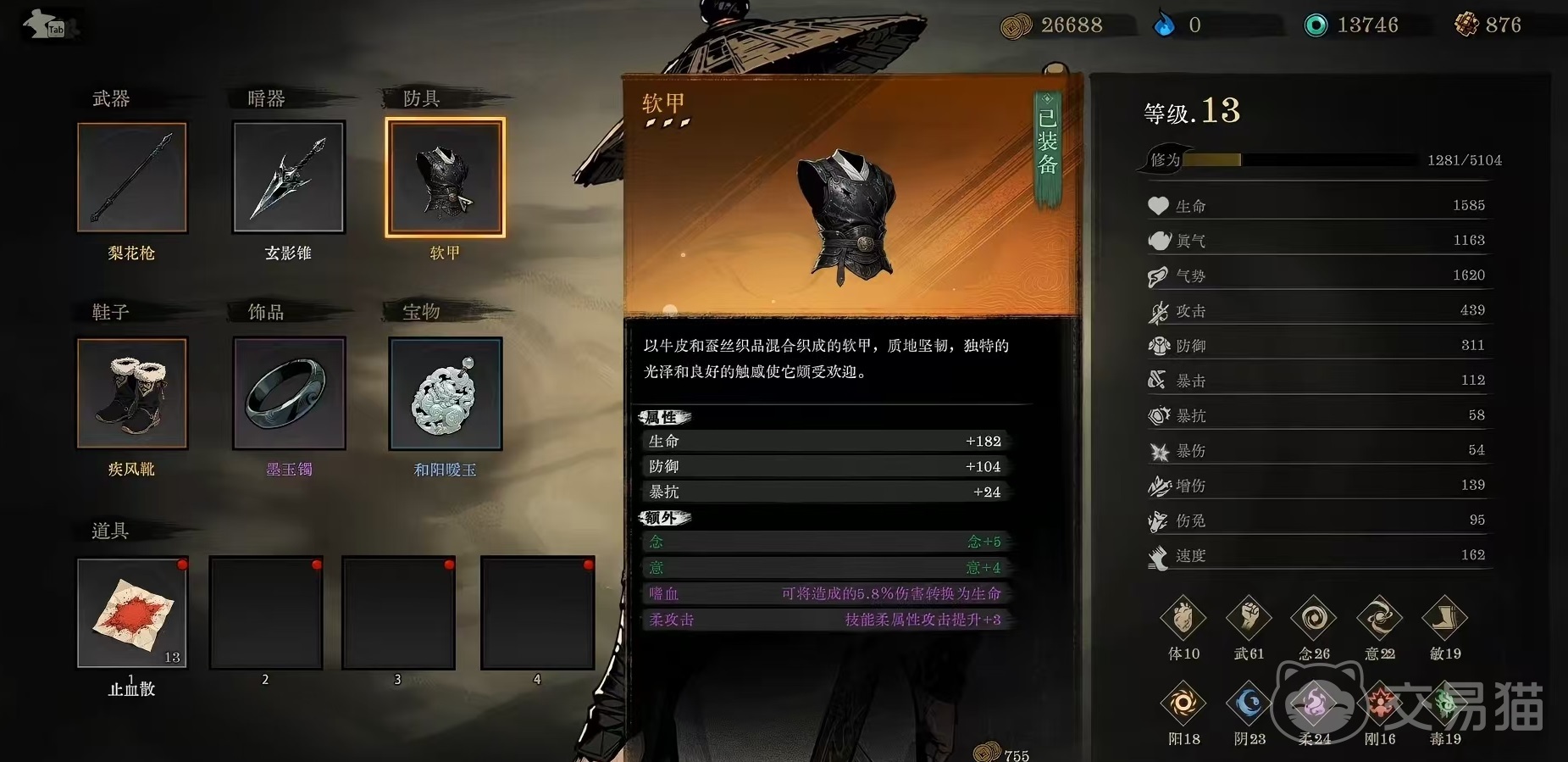The image size is (1568, 762).
Task: Select the 梨花枪 weapon slot
Action: coord(132,177)
